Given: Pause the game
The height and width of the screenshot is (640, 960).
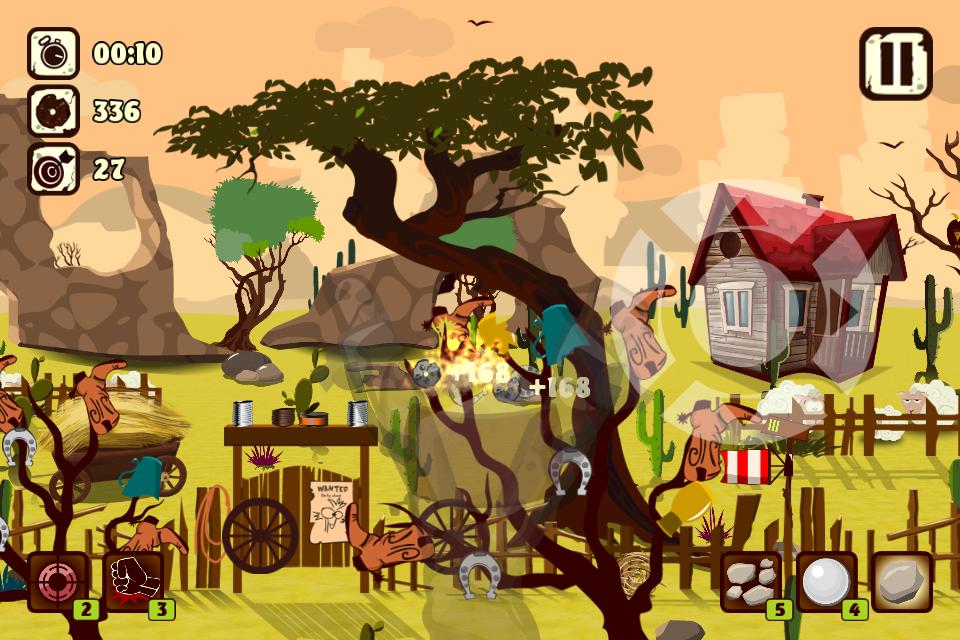Looking at the screenshot, I should click(895, 63).
